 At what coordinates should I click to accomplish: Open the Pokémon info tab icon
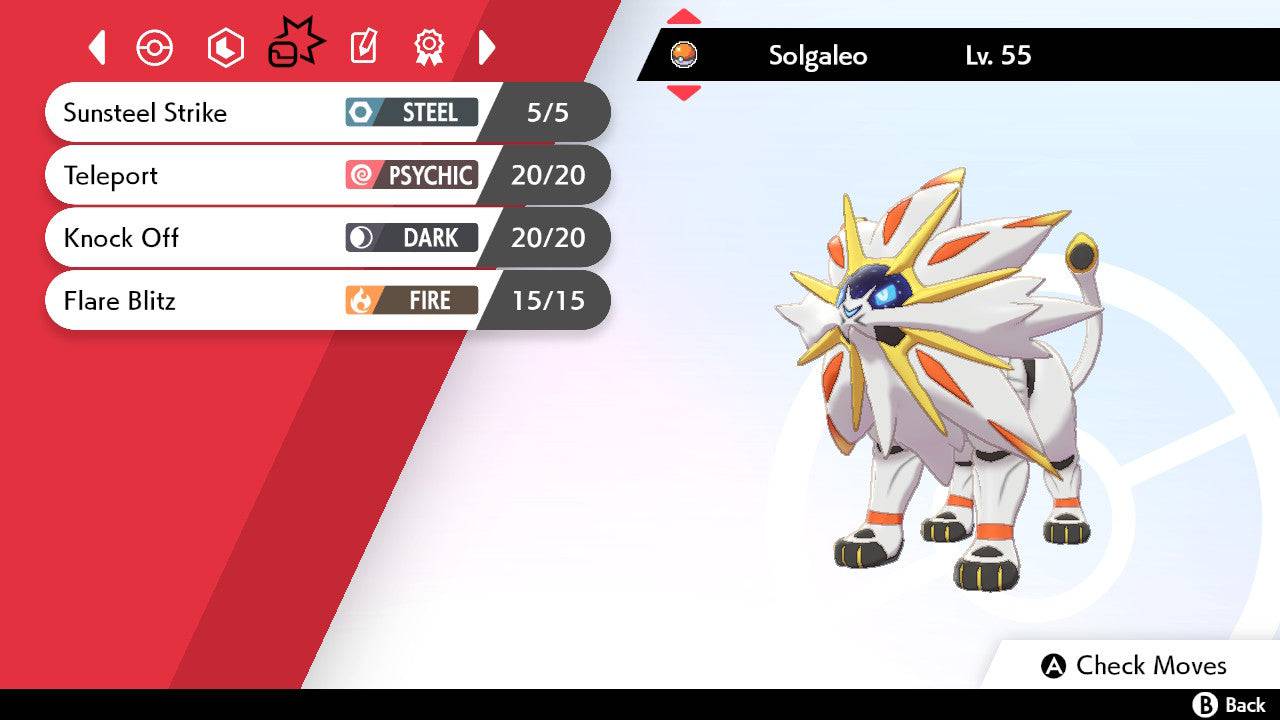click(154, 47)
